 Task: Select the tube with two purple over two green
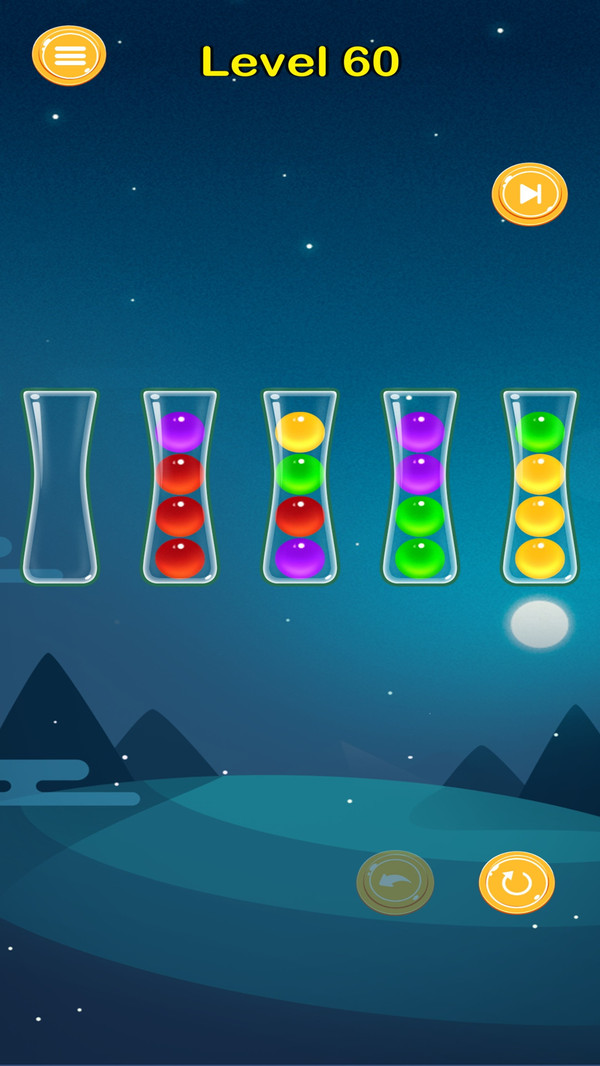420,488
